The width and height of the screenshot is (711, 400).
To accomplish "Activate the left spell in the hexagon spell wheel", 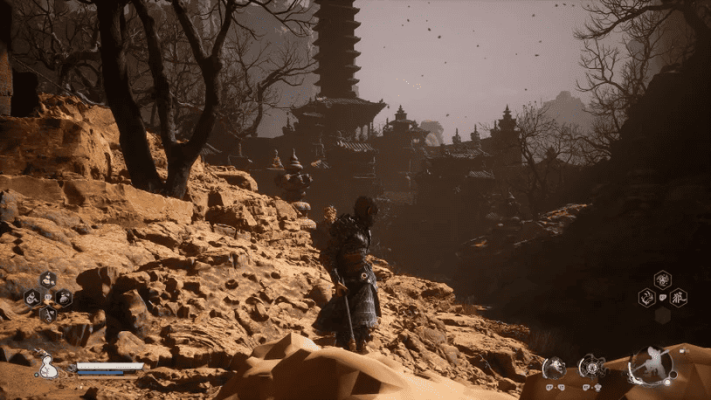I will click(x=646, y=297).
